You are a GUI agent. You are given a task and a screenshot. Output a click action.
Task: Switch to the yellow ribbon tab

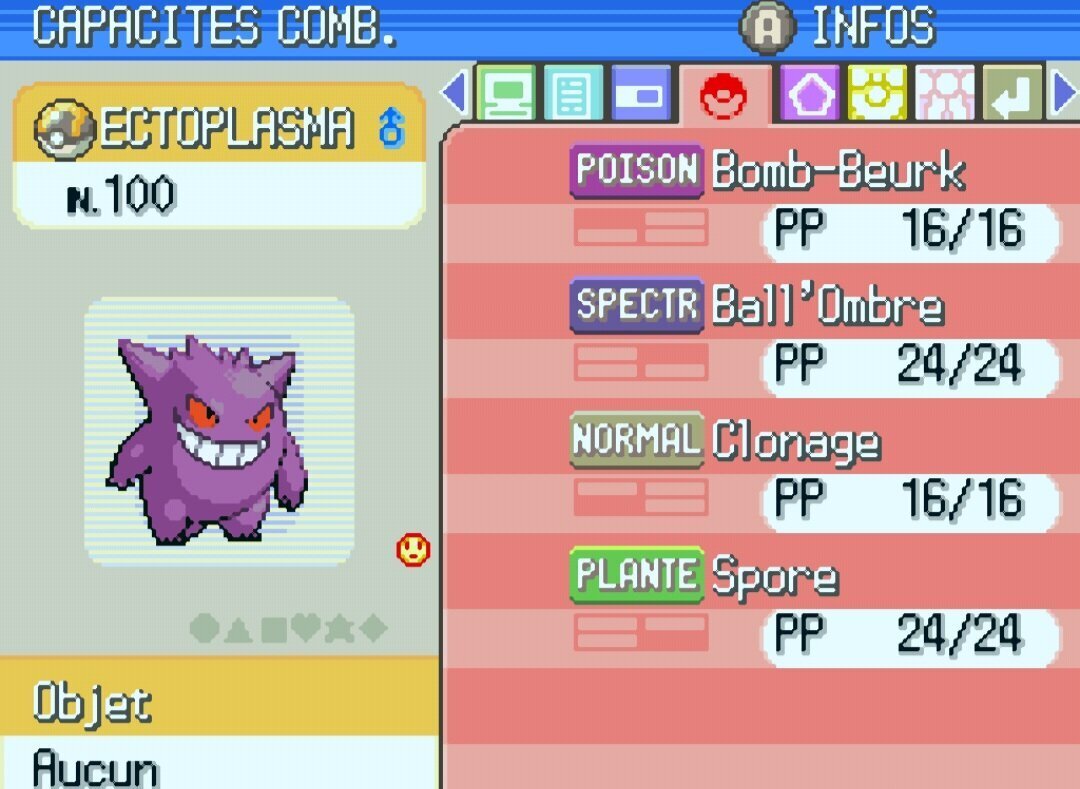click(877, 94)
